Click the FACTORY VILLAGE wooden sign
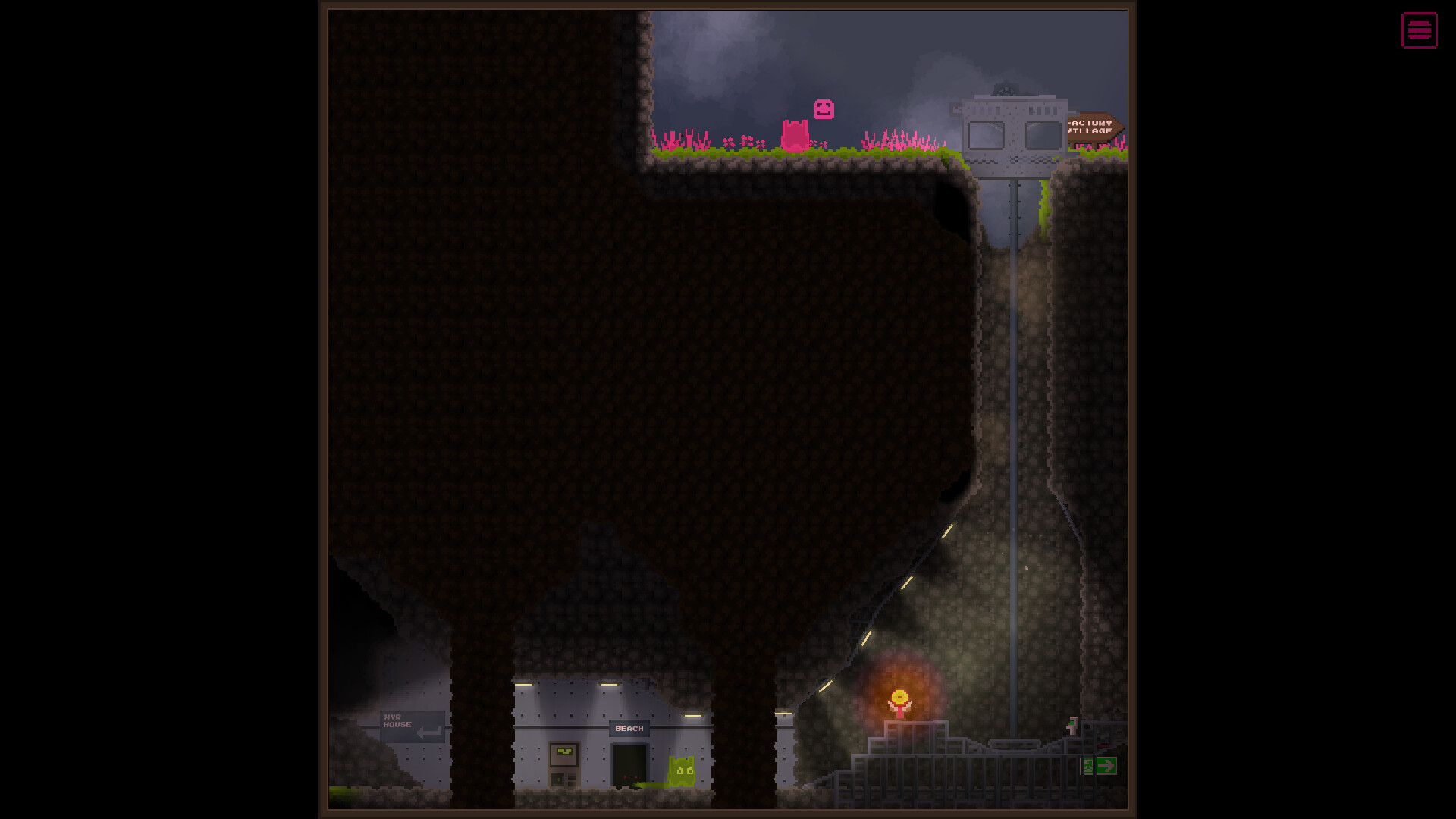1456x819 pixels. coord(1090,127)
